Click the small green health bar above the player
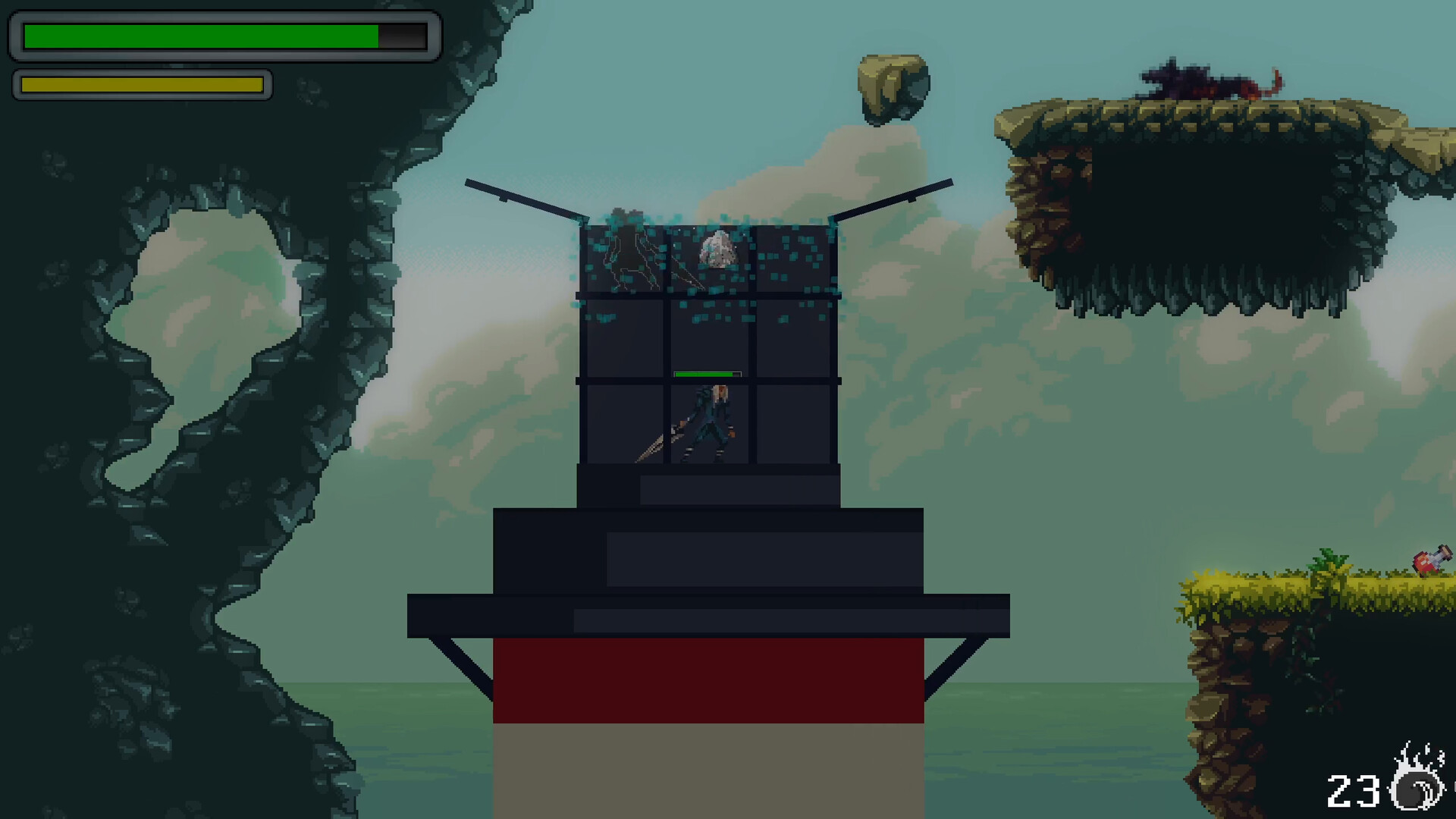Viewport: 1456px width, 819px height. tap(705, 373)
